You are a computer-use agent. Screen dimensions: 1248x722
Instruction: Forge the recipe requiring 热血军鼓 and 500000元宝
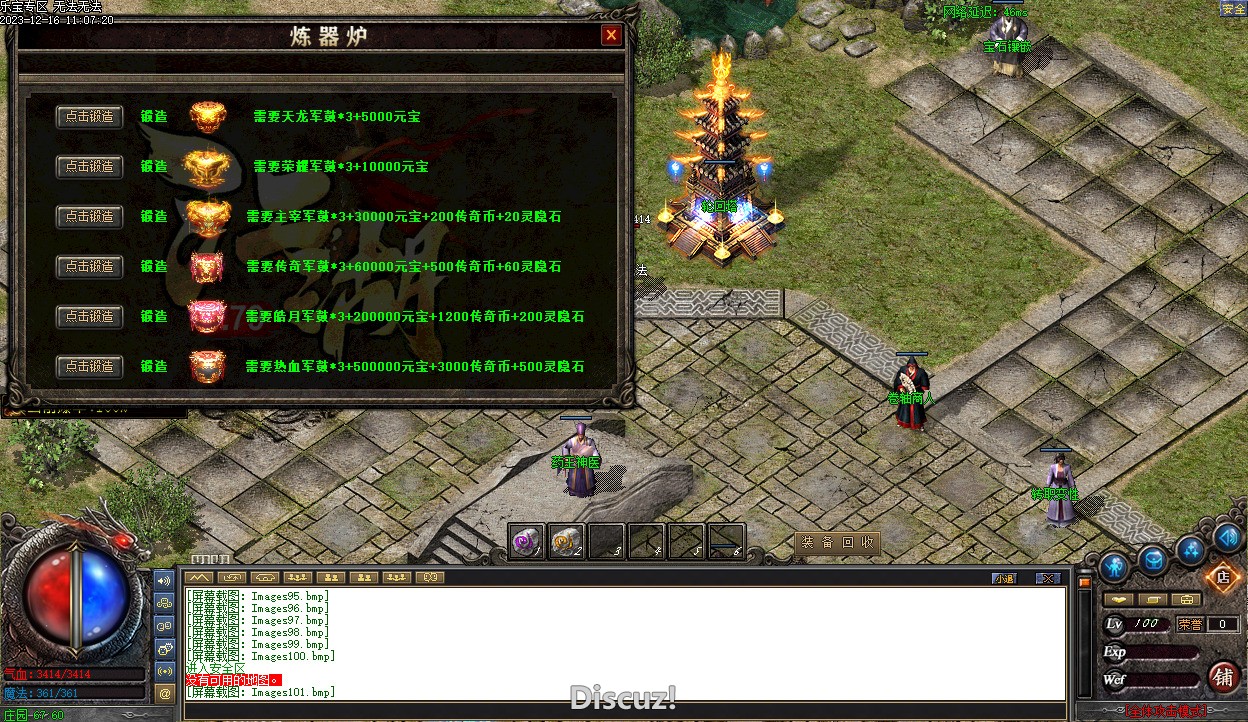pos(90,367)
